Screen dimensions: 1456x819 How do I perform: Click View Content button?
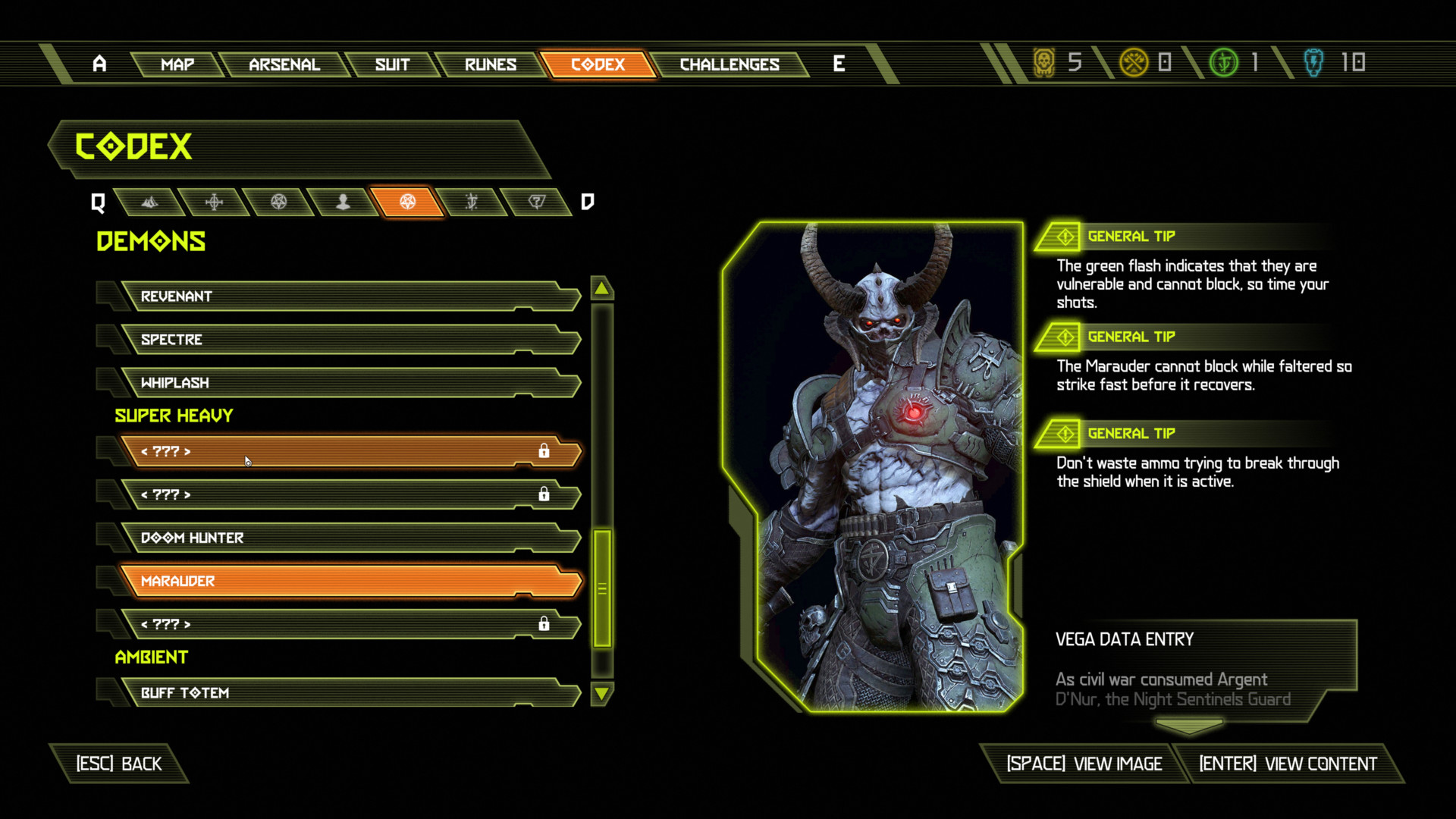point(1287,764)
